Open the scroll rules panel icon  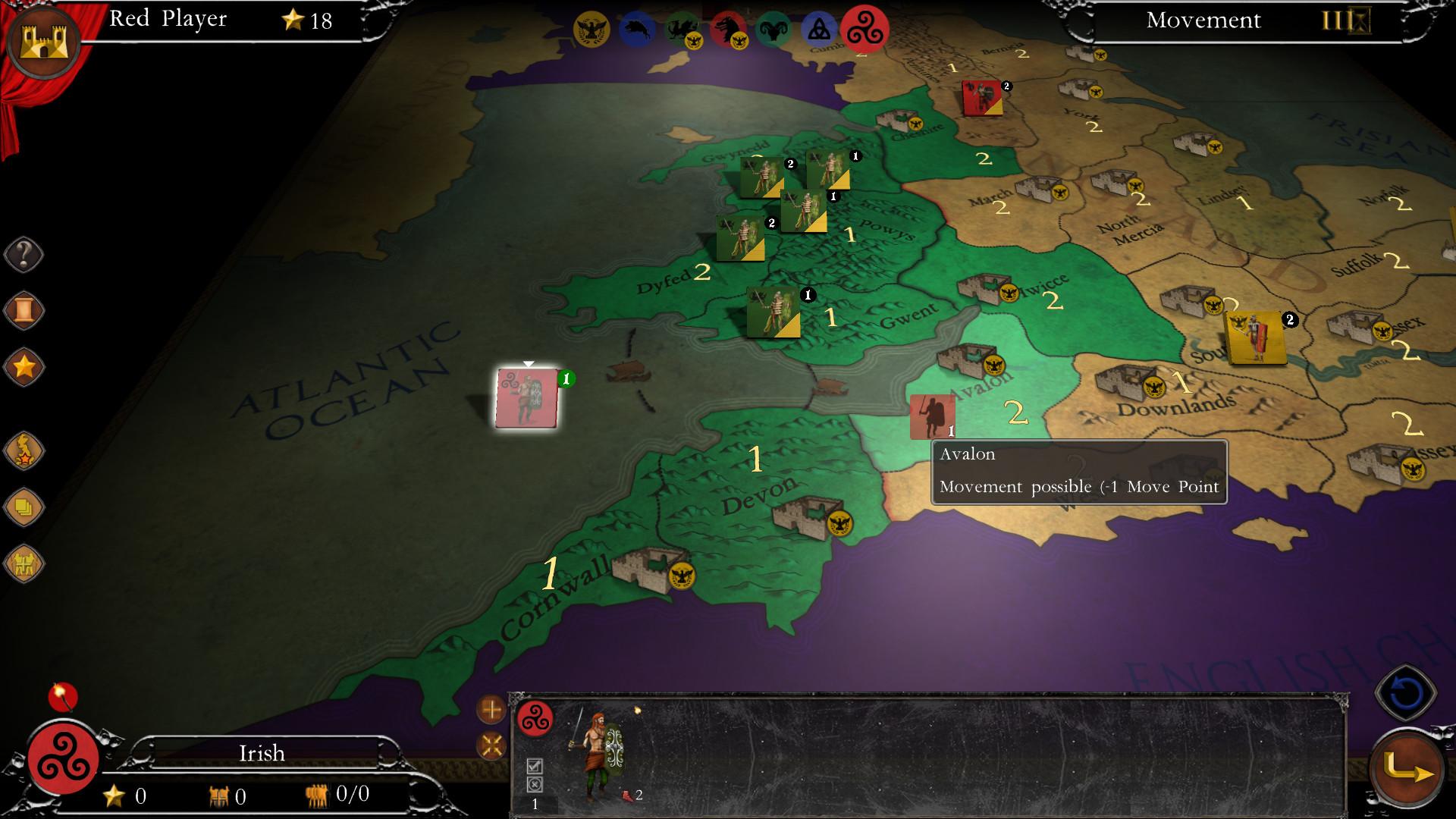(24, 309)
